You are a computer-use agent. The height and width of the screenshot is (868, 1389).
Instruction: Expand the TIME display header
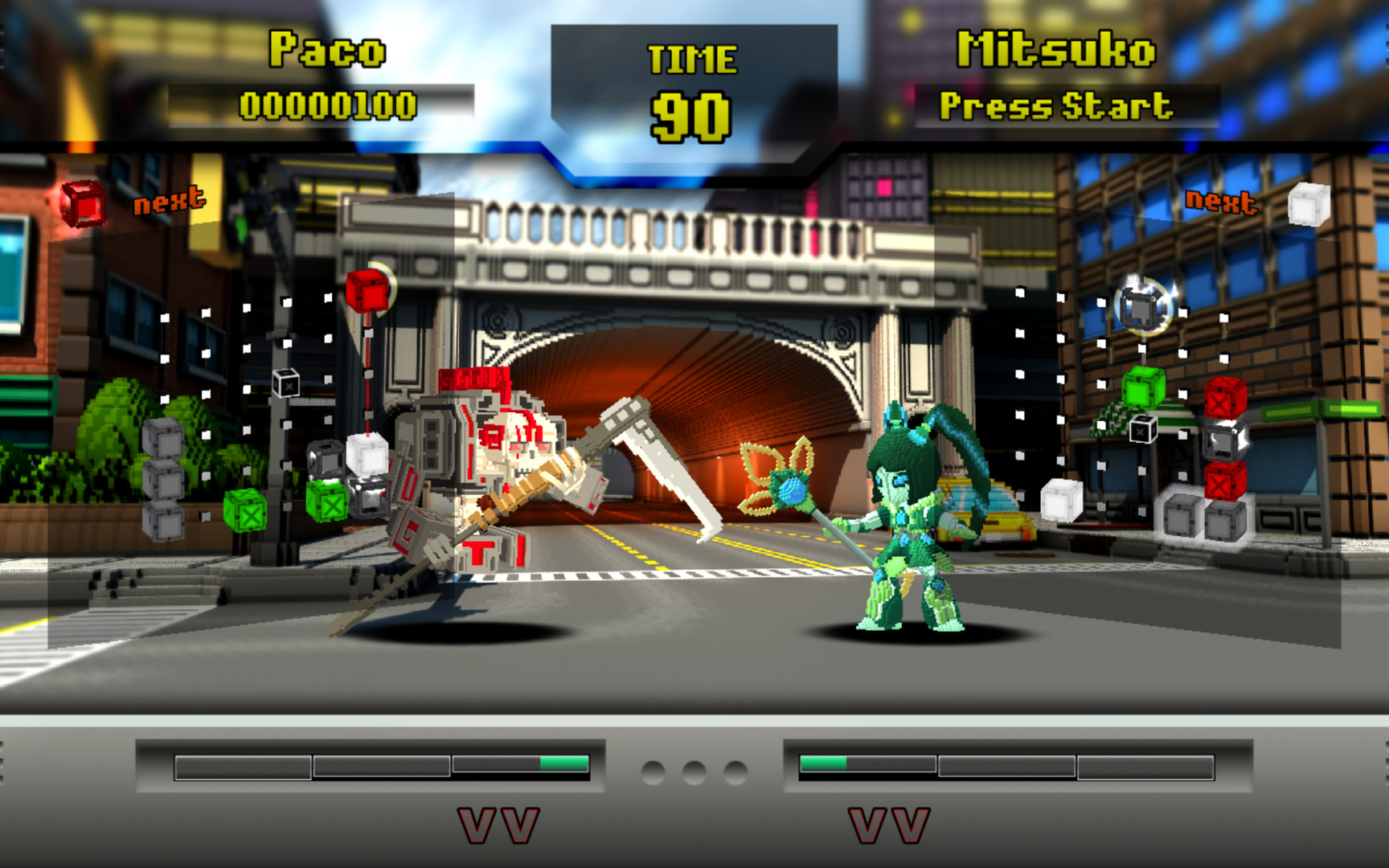tap(694, 58)
